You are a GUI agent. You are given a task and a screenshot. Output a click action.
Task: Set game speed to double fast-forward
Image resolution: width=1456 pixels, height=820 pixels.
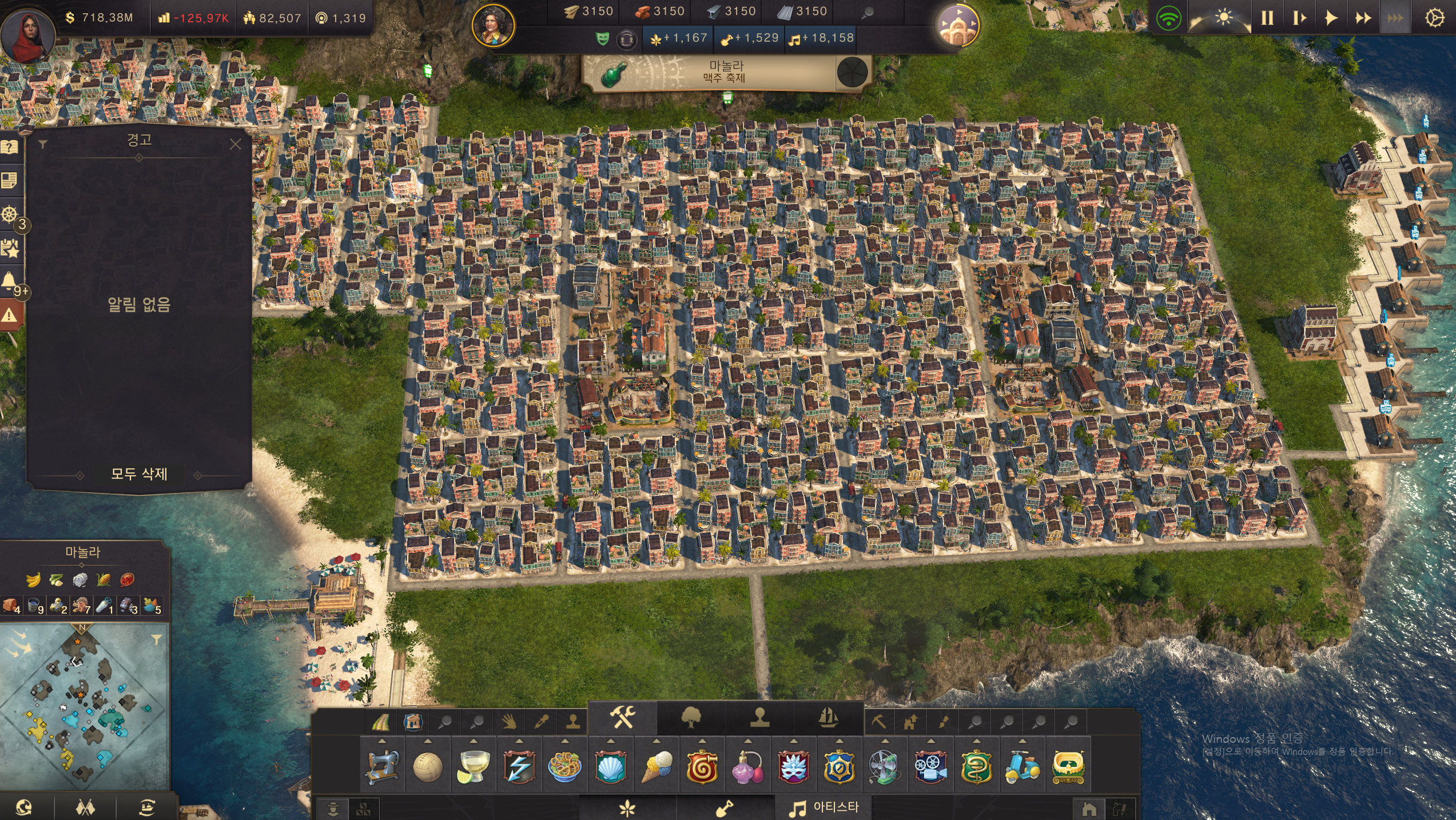click(x=1363, y=18)
